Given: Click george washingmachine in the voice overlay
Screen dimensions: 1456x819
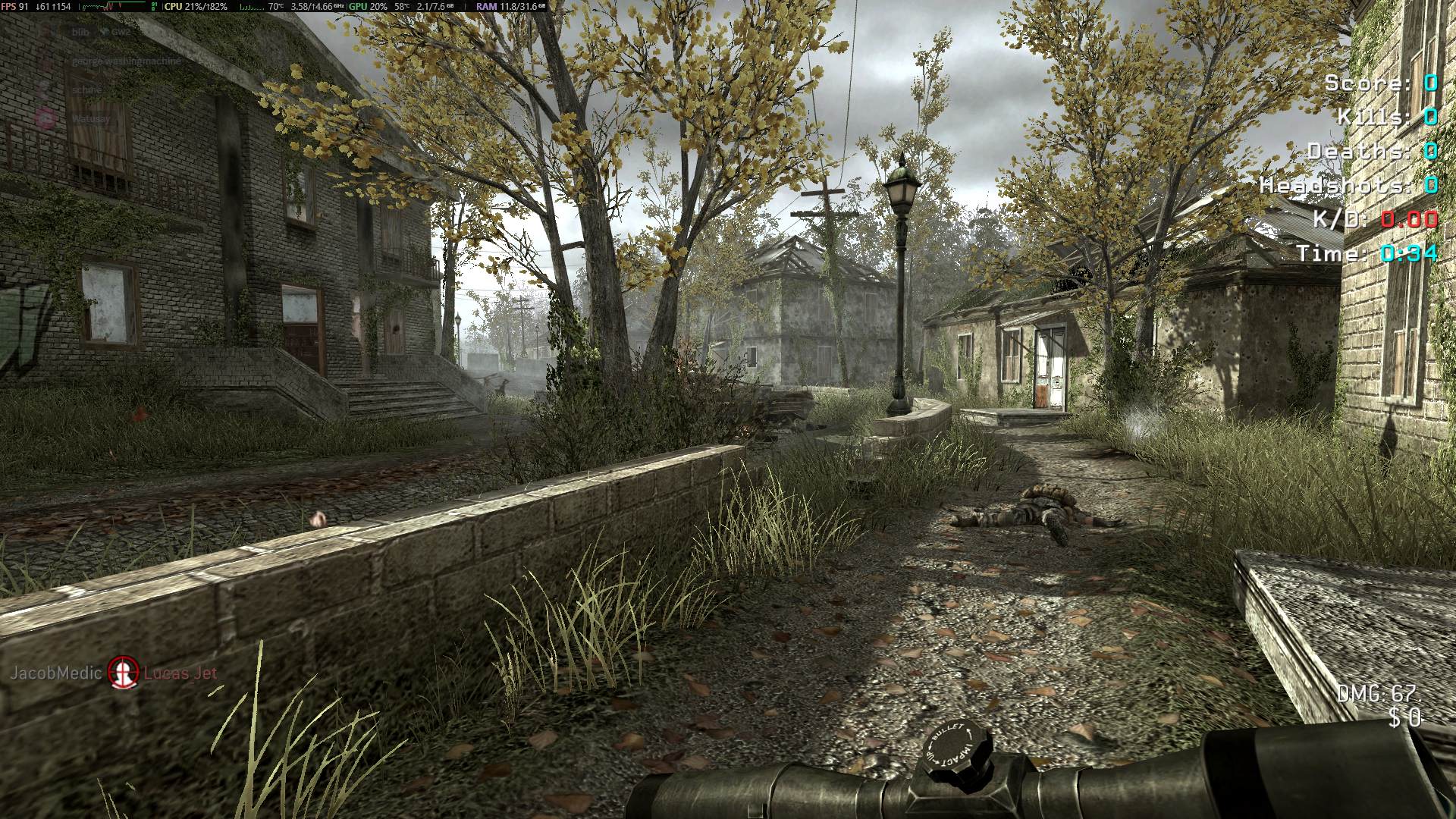Looking at the screenshot, I should coord(127,61).
